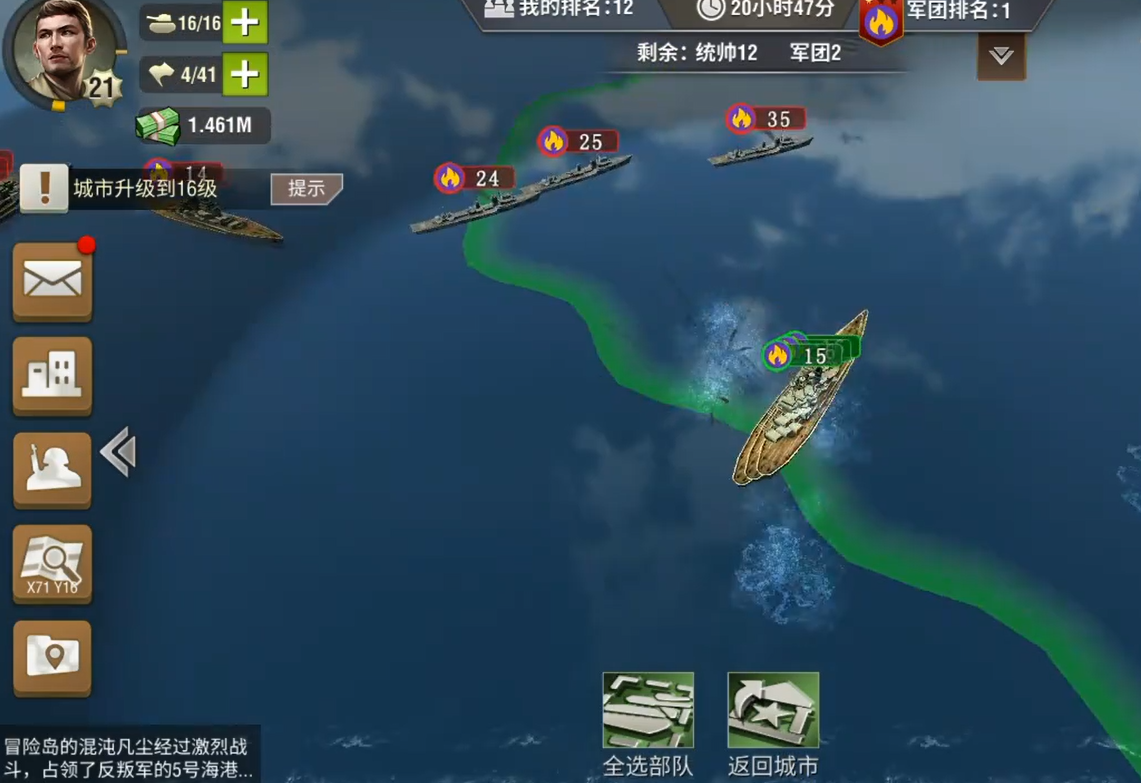Open the mail envelope inbox

52,281
